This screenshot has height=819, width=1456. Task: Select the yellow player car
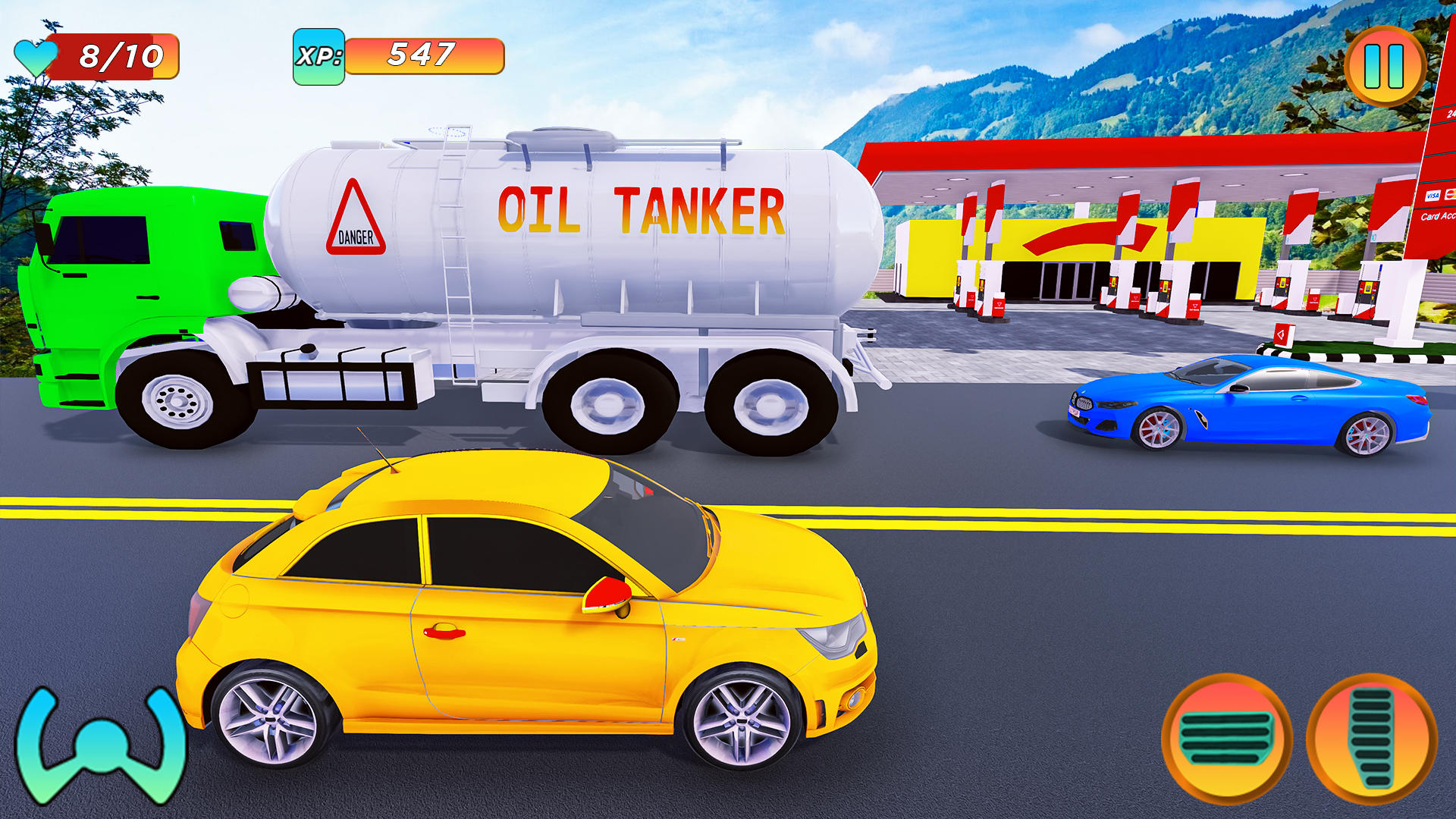coord(531,607)
